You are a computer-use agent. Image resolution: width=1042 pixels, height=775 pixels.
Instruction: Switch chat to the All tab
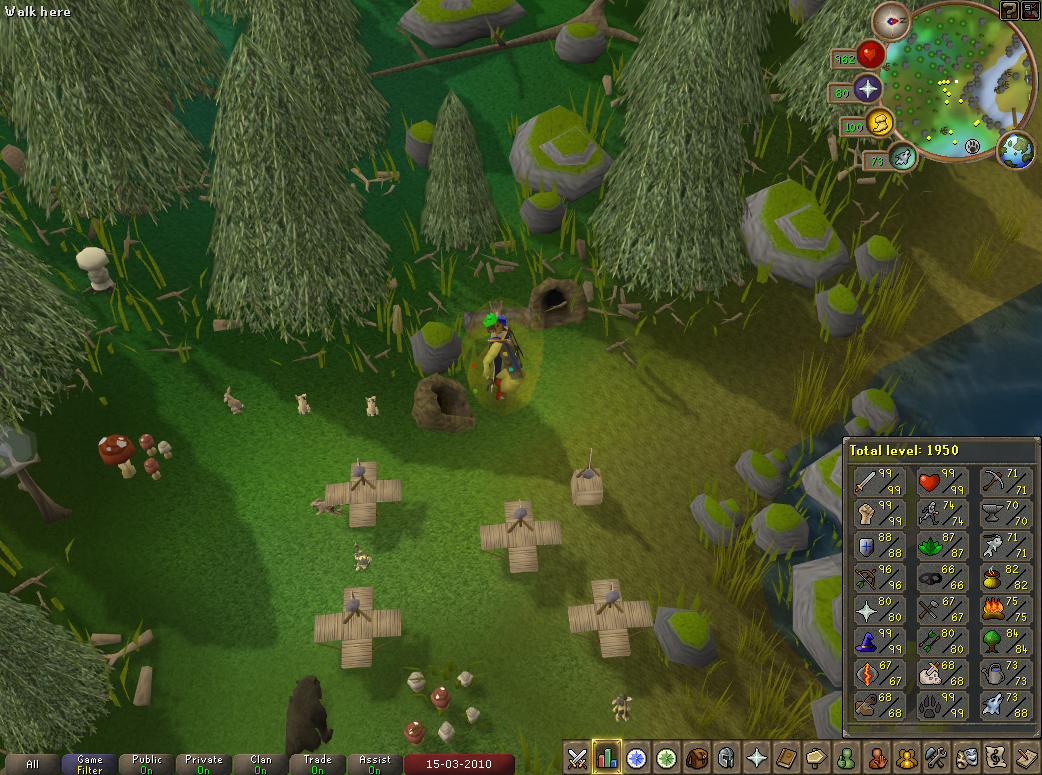pos(33,764)
